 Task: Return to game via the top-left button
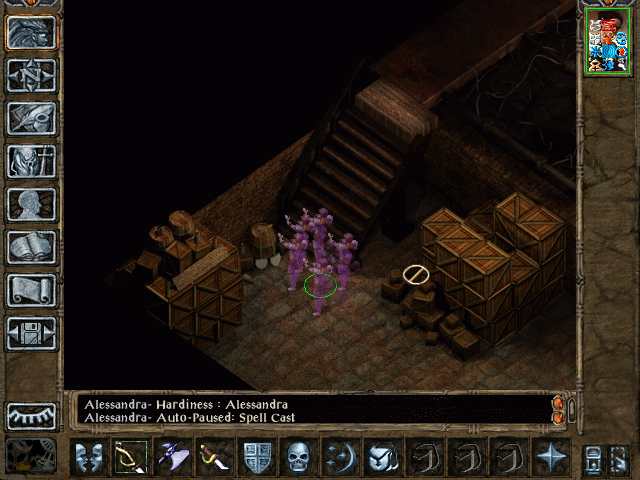[32, 33]
